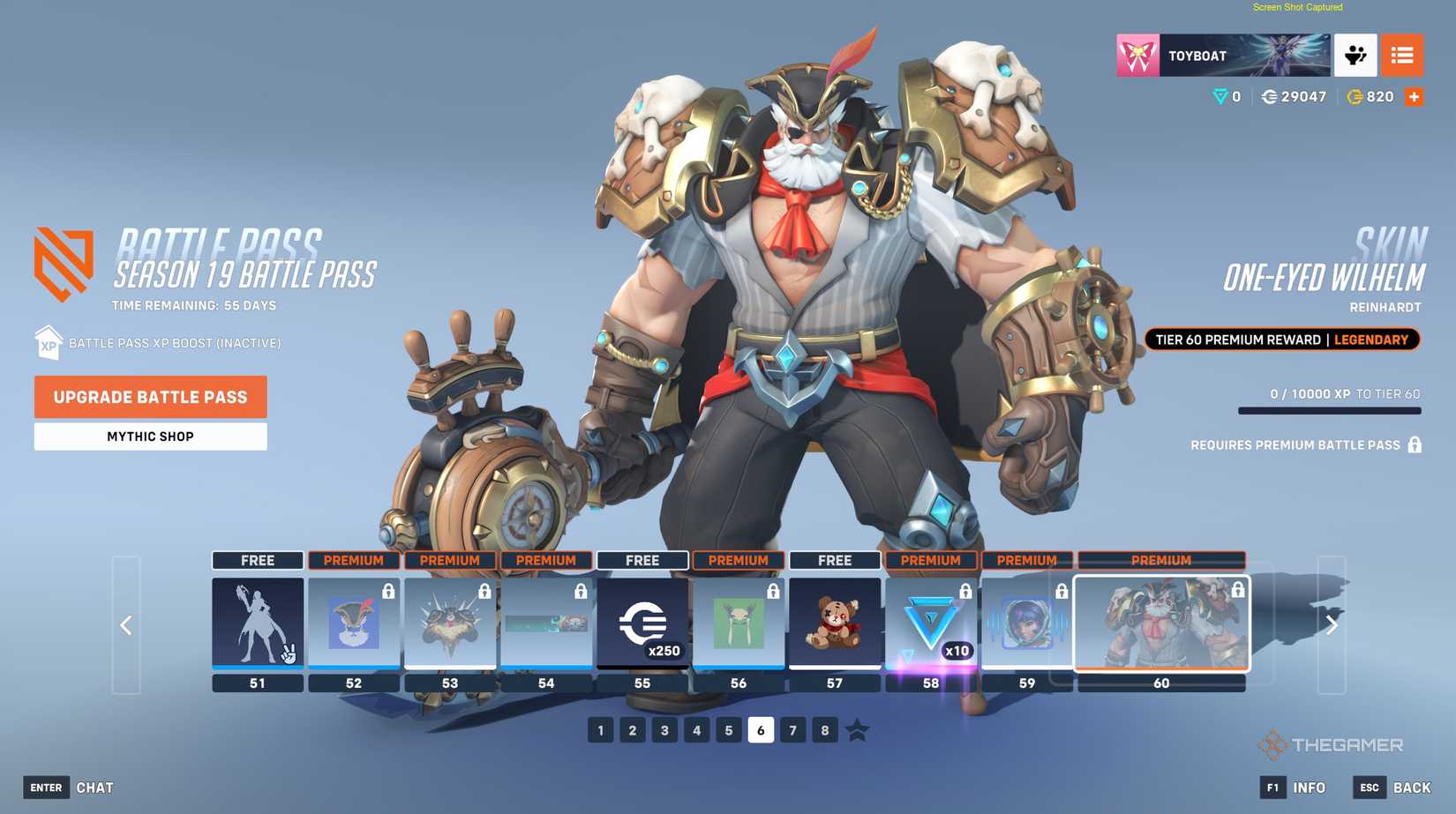Viewport: 1456px width, 814px height.
Task: Open battle pass page 8
Action: (x=825, y=730)
